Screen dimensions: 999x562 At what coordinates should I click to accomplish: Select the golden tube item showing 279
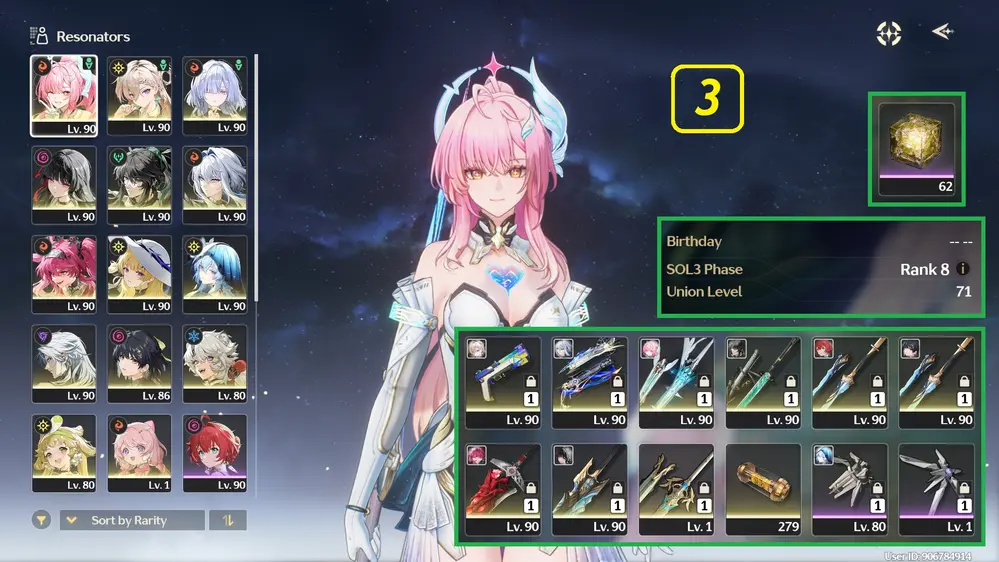(x=762, y=490)
